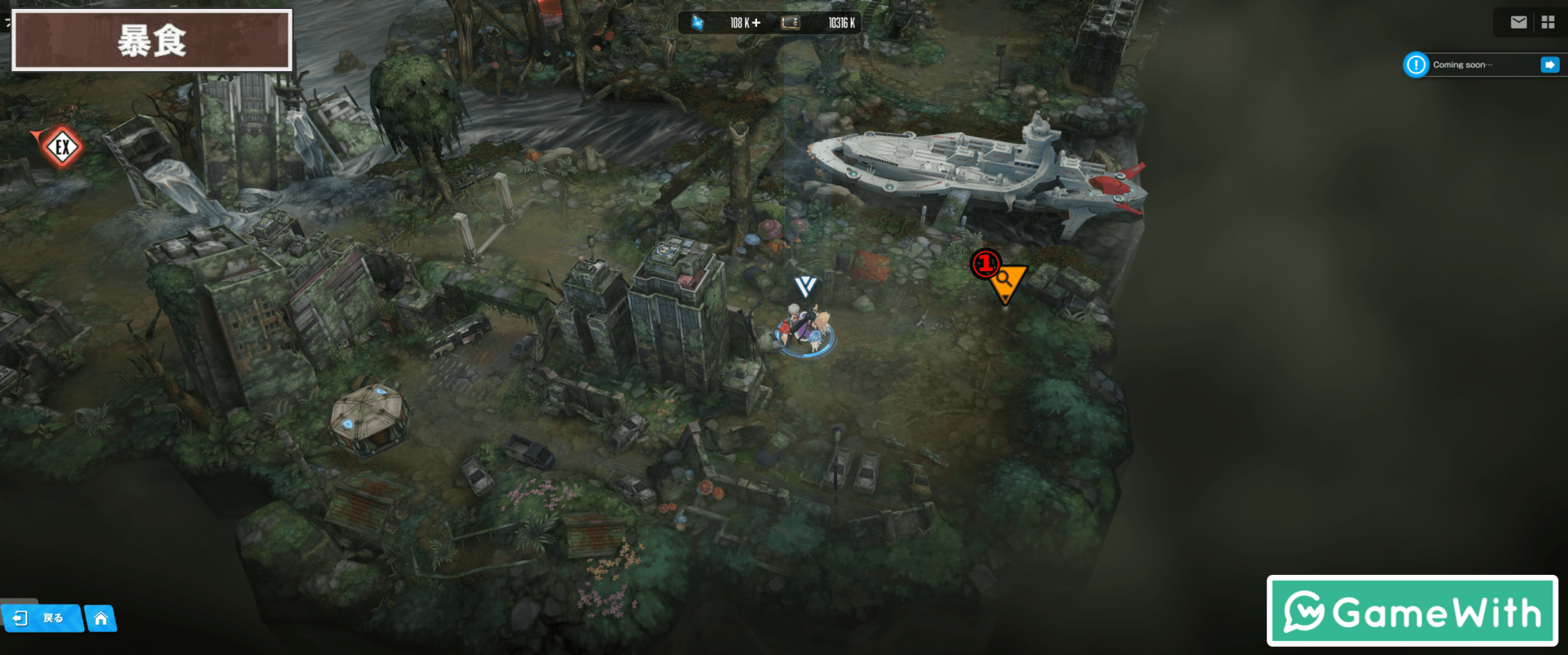
Task: Go to the home screen via house icon
Action: pos(100,618)
